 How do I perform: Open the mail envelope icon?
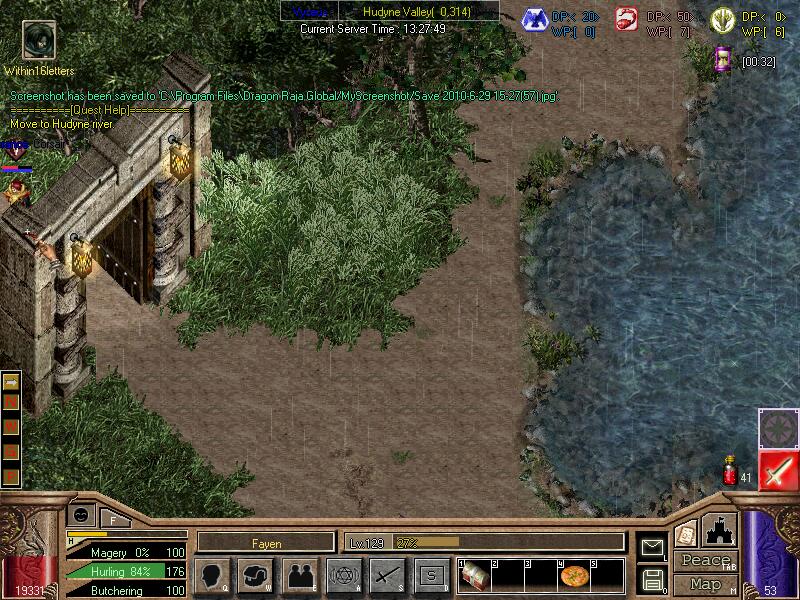(x=651, y=546)
